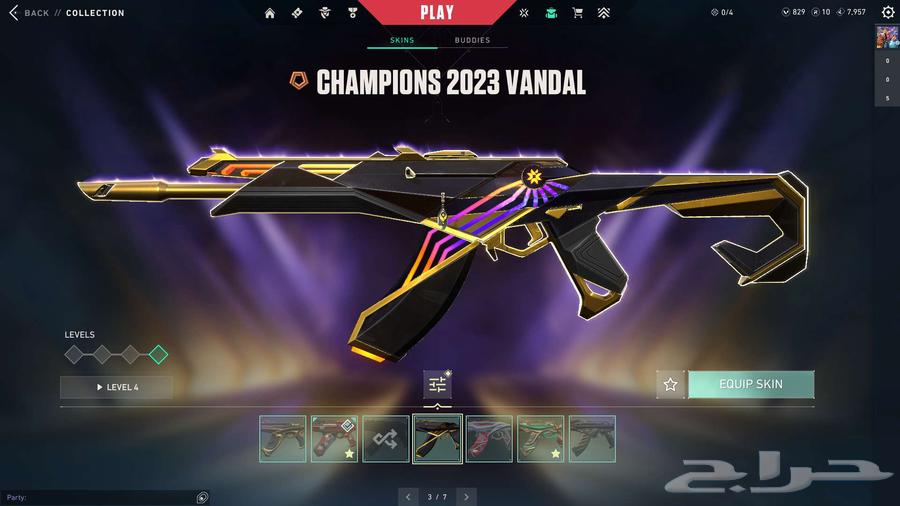Open the player avatar card

point(887,37)
